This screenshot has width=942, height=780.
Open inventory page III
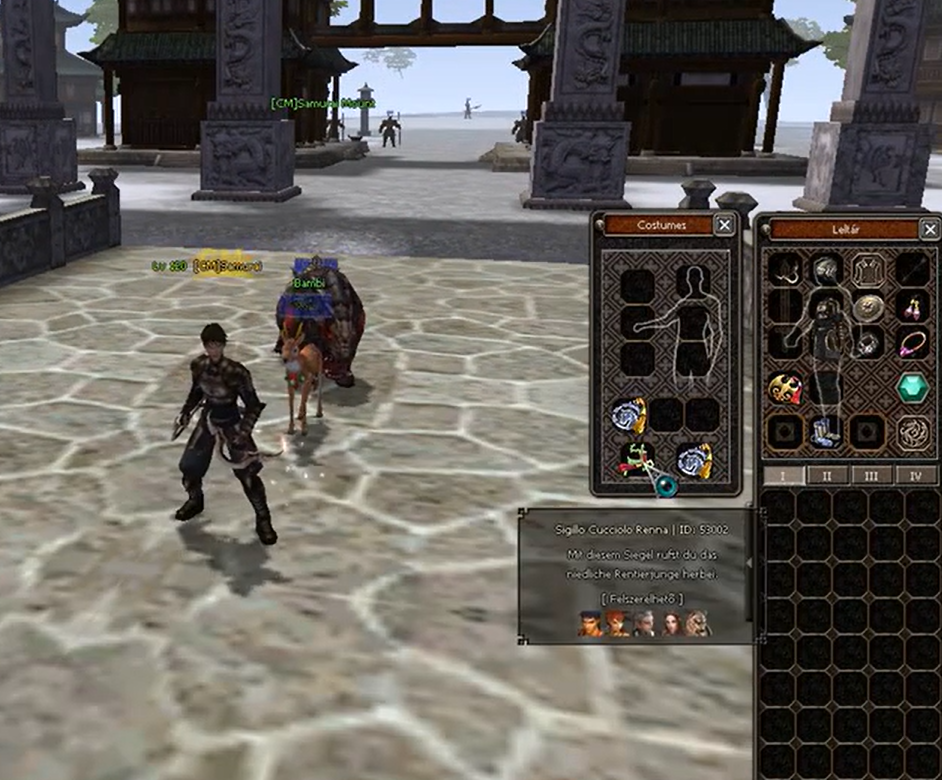point(872,475)
